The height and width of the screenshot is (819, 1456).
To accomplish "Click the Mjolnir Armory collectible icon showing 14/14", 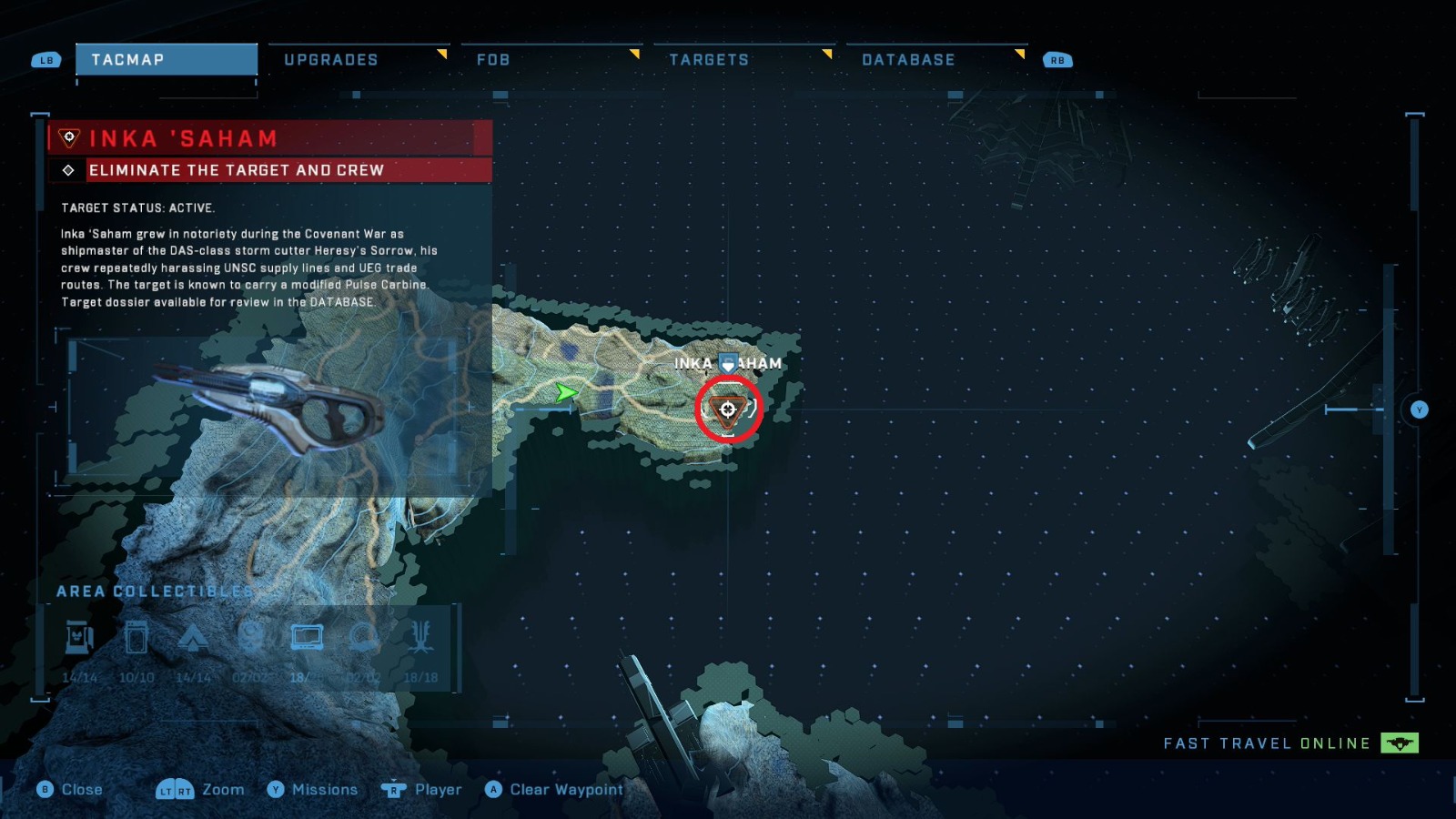I will click(77, 637).
